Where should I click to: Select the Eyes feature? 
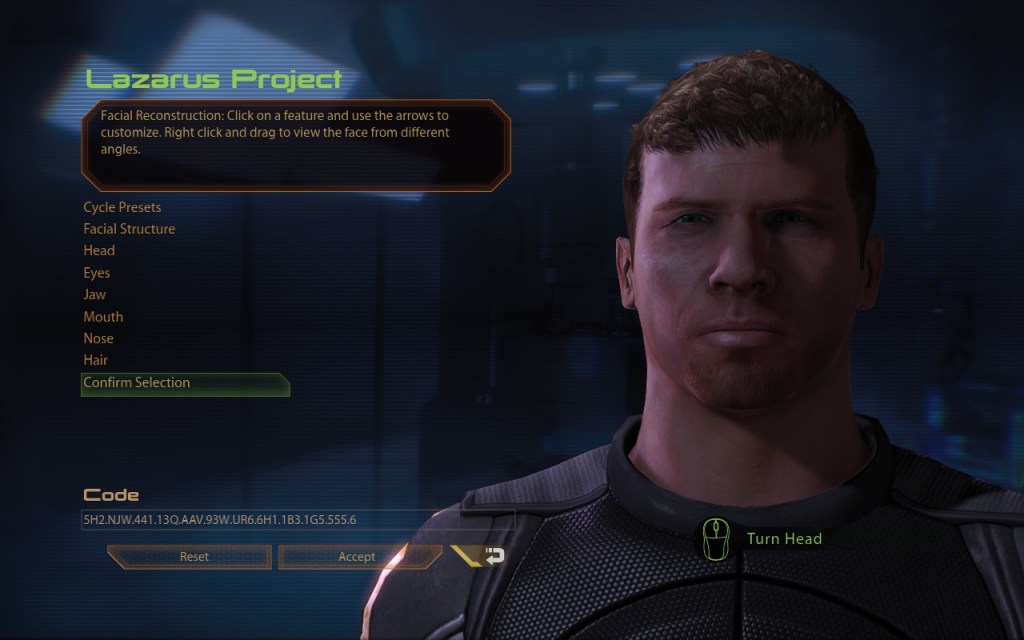97,273
